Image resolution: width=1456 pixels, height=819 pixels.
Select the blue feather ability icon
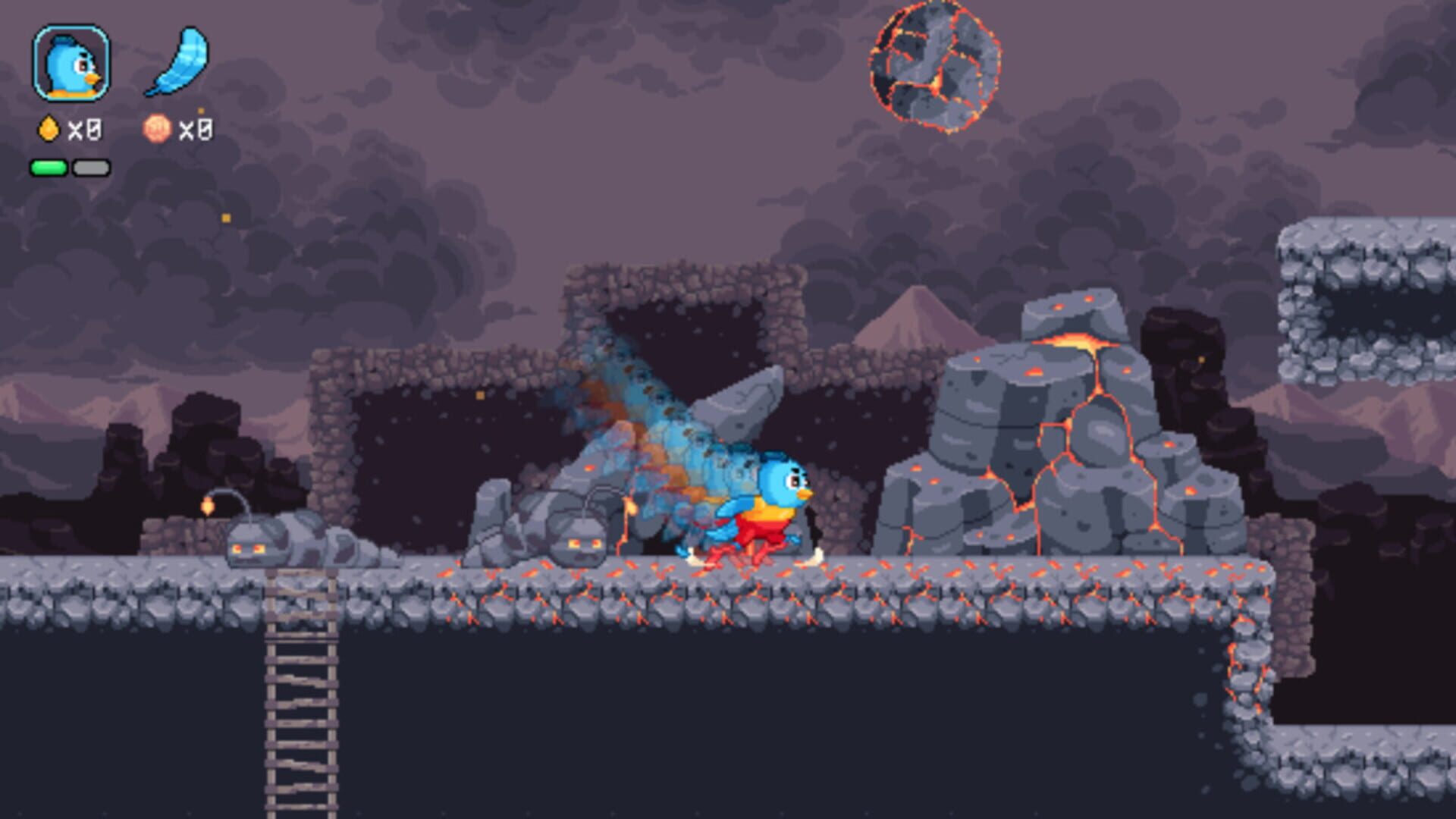pyautogui.click(x=182, y=64)
